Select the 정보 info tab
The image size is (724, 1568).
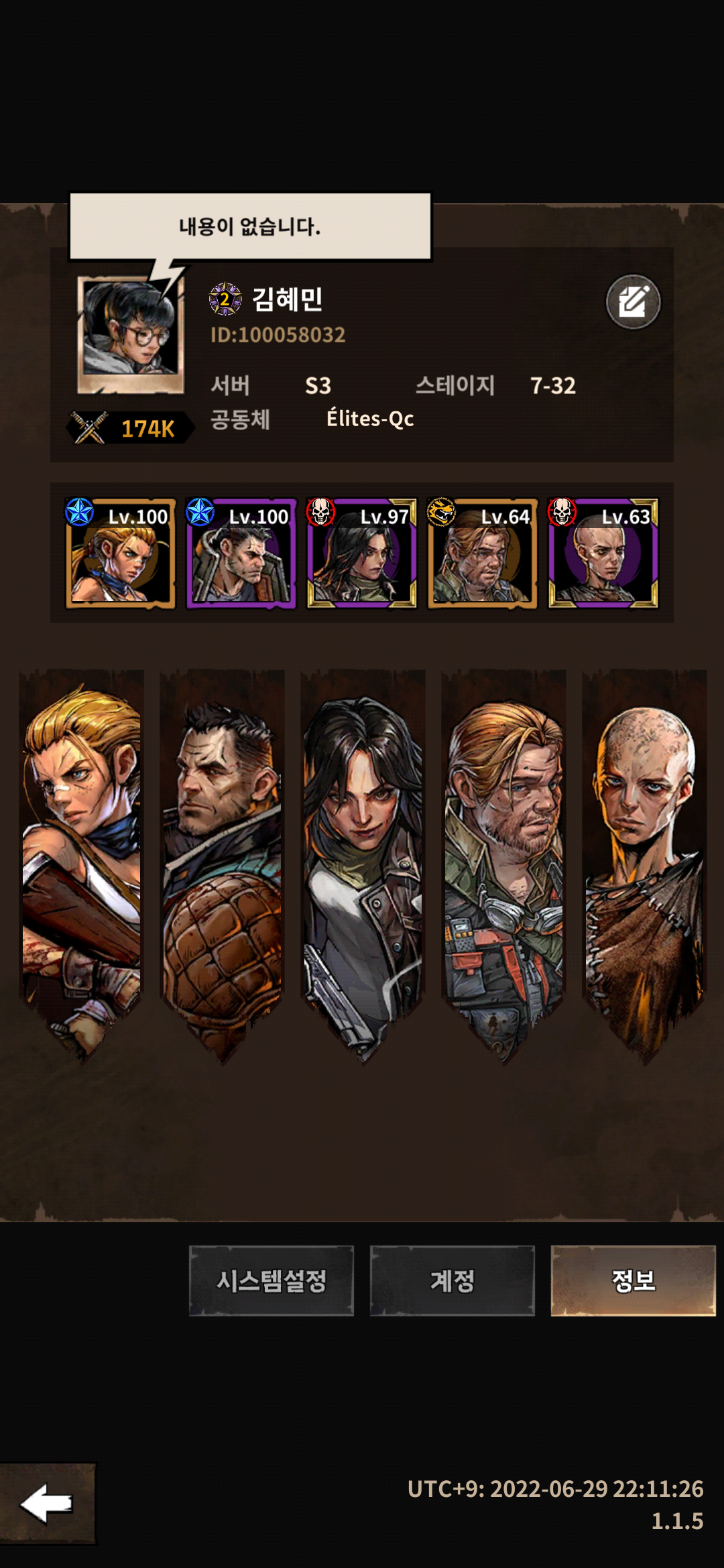pos(633,1281)
